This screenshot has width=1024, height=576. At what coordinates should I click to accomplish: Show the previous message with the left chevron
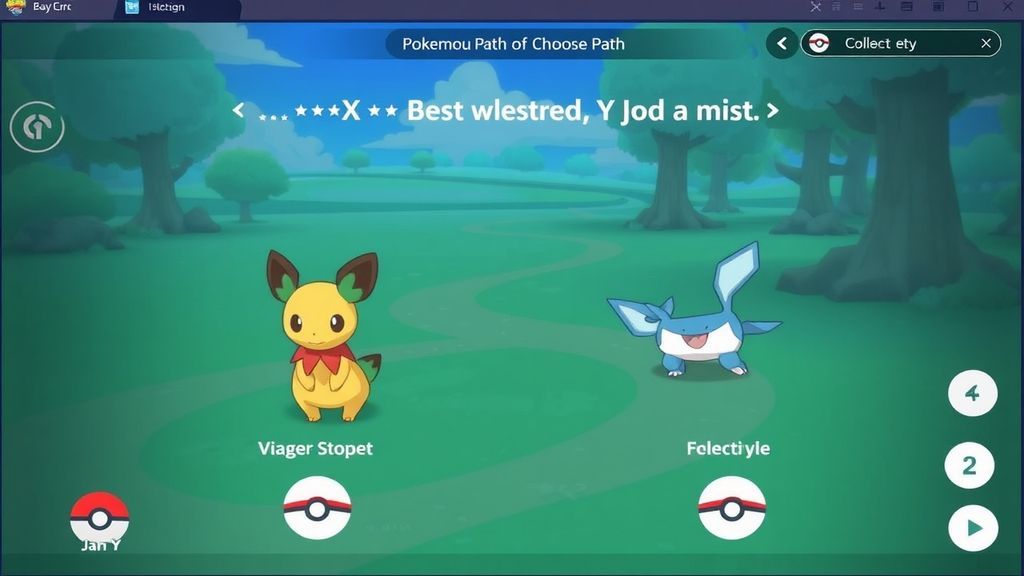(x=238, y=110)
